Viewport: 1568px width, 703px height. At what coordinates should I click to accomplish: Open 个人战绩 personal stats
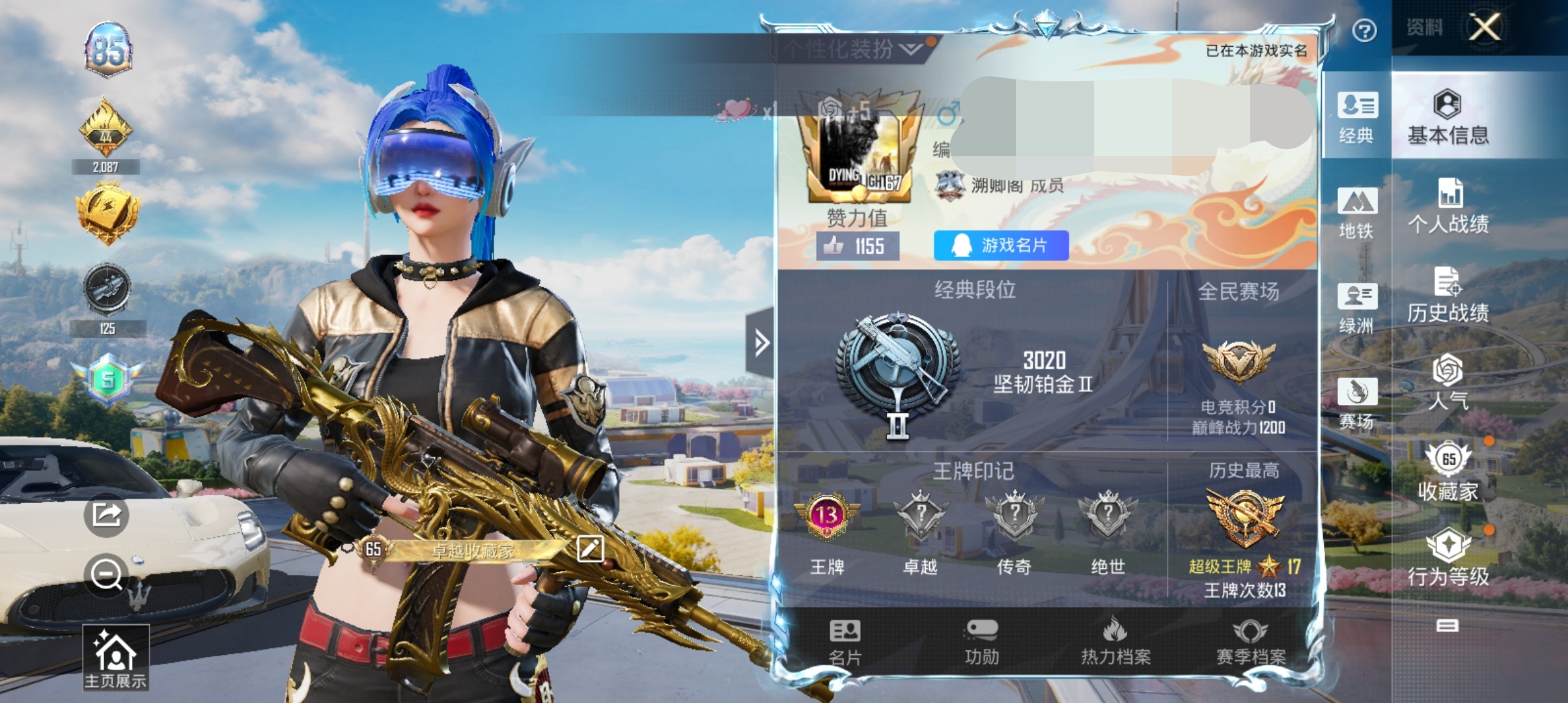tap(1448, 207)
